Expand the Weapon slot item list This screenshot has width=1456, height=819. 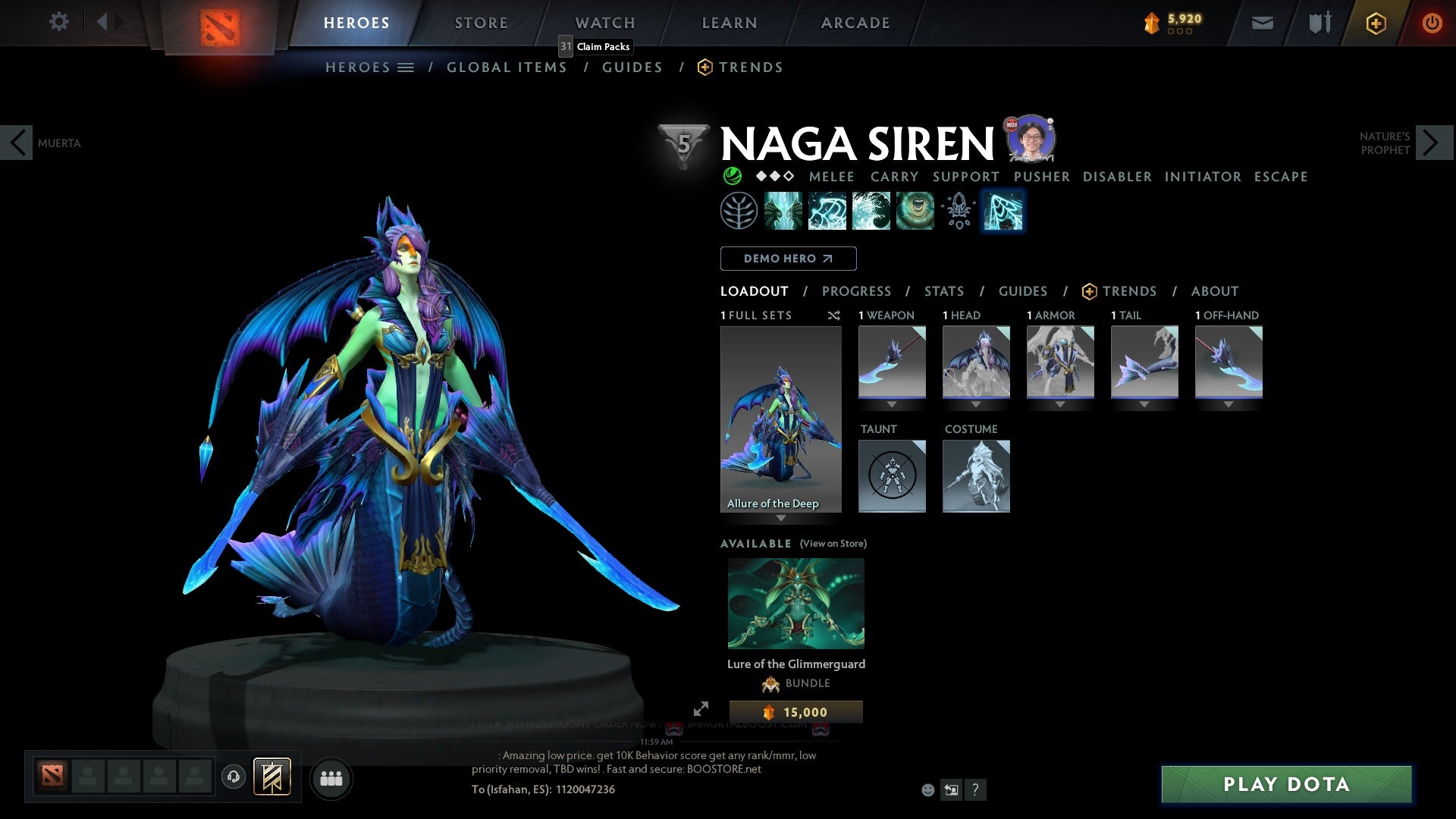892,404
